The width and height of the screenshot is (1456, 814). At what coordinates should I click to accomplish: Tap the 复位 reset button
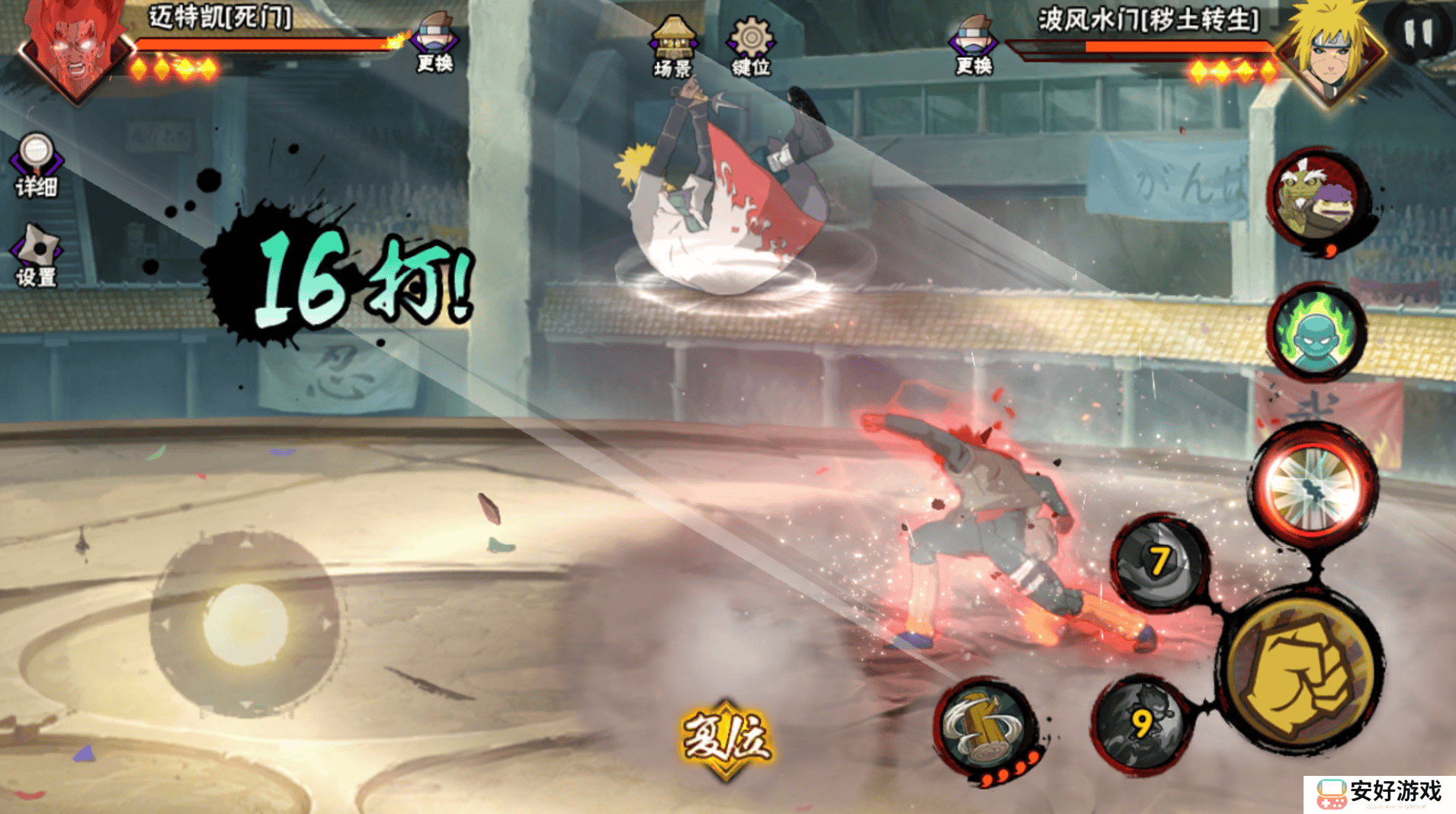coord(726,738)
